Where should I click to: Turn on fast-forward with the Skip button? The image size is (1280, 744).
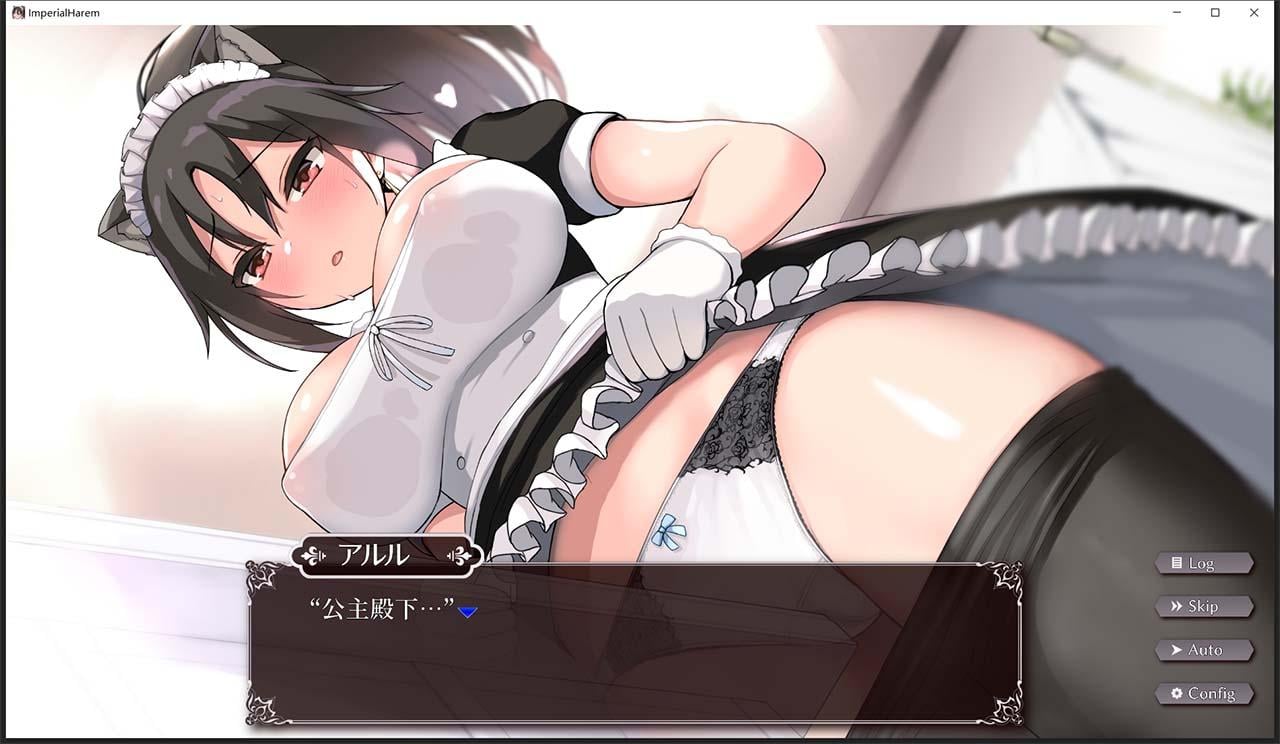(1204, 606)
